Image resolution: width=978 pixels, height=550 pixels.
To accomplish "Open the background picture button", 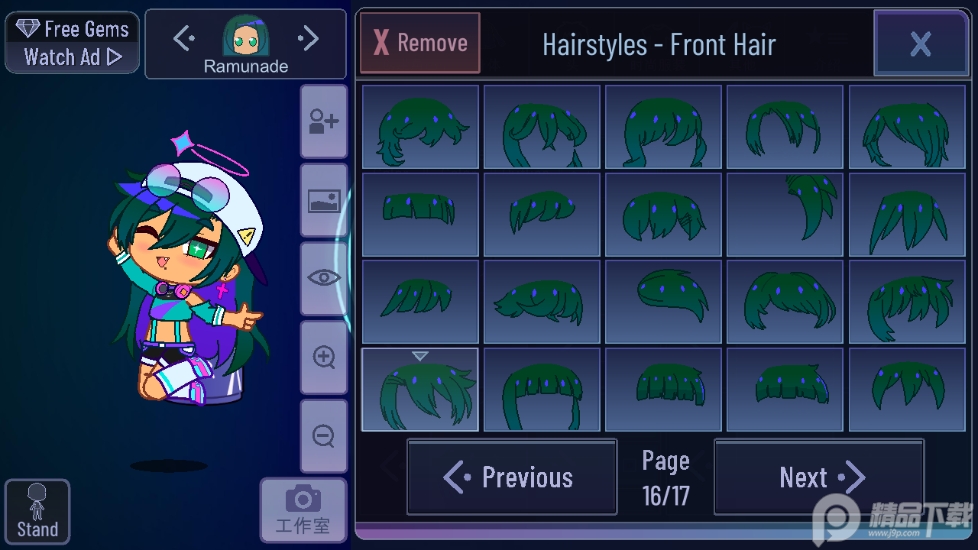I will click(x=324, y=201).
